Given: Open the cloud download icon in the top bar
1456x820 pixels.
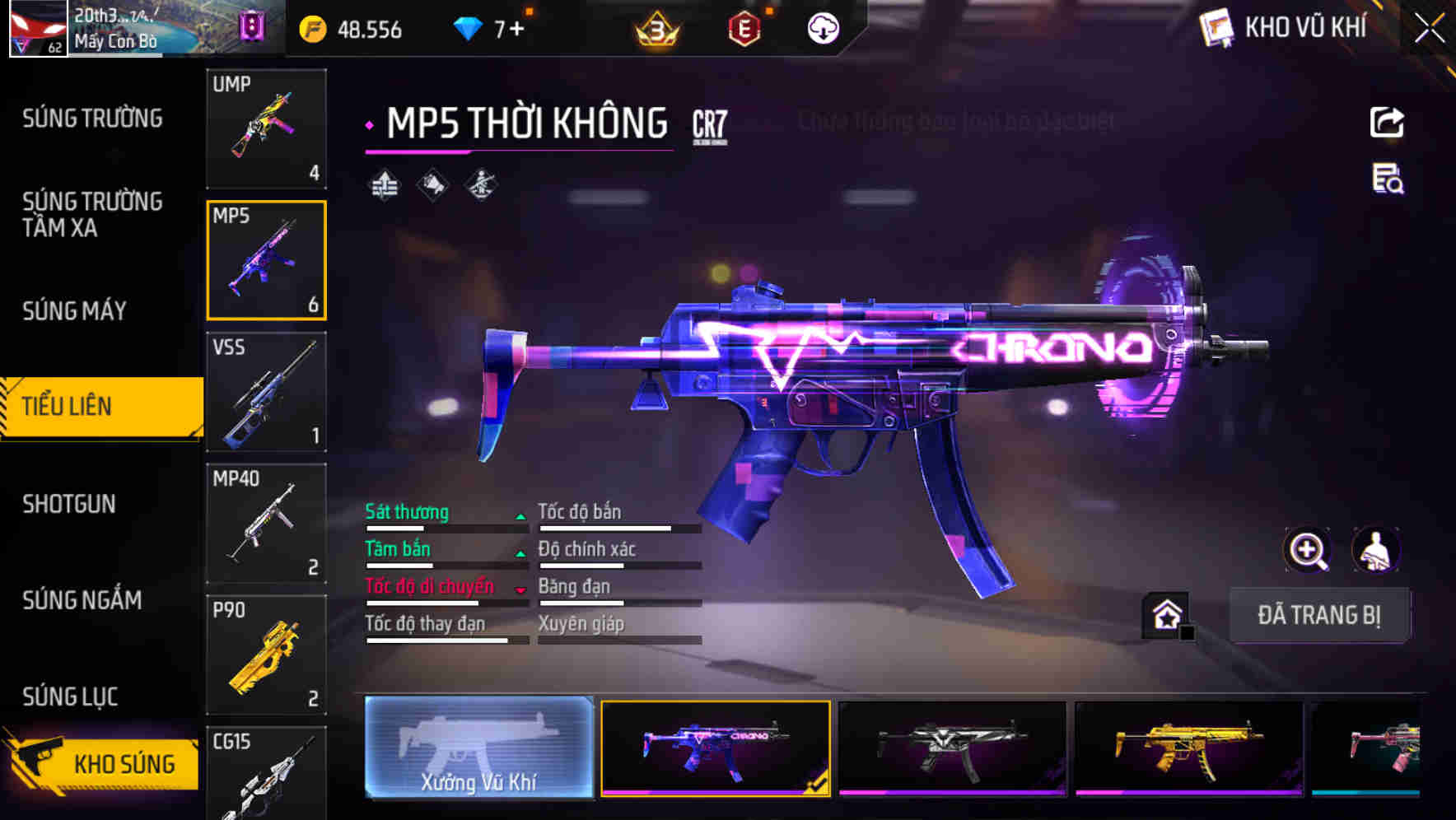Looking at the screenshot, I should pyautogui.click(x=822, y=27).
